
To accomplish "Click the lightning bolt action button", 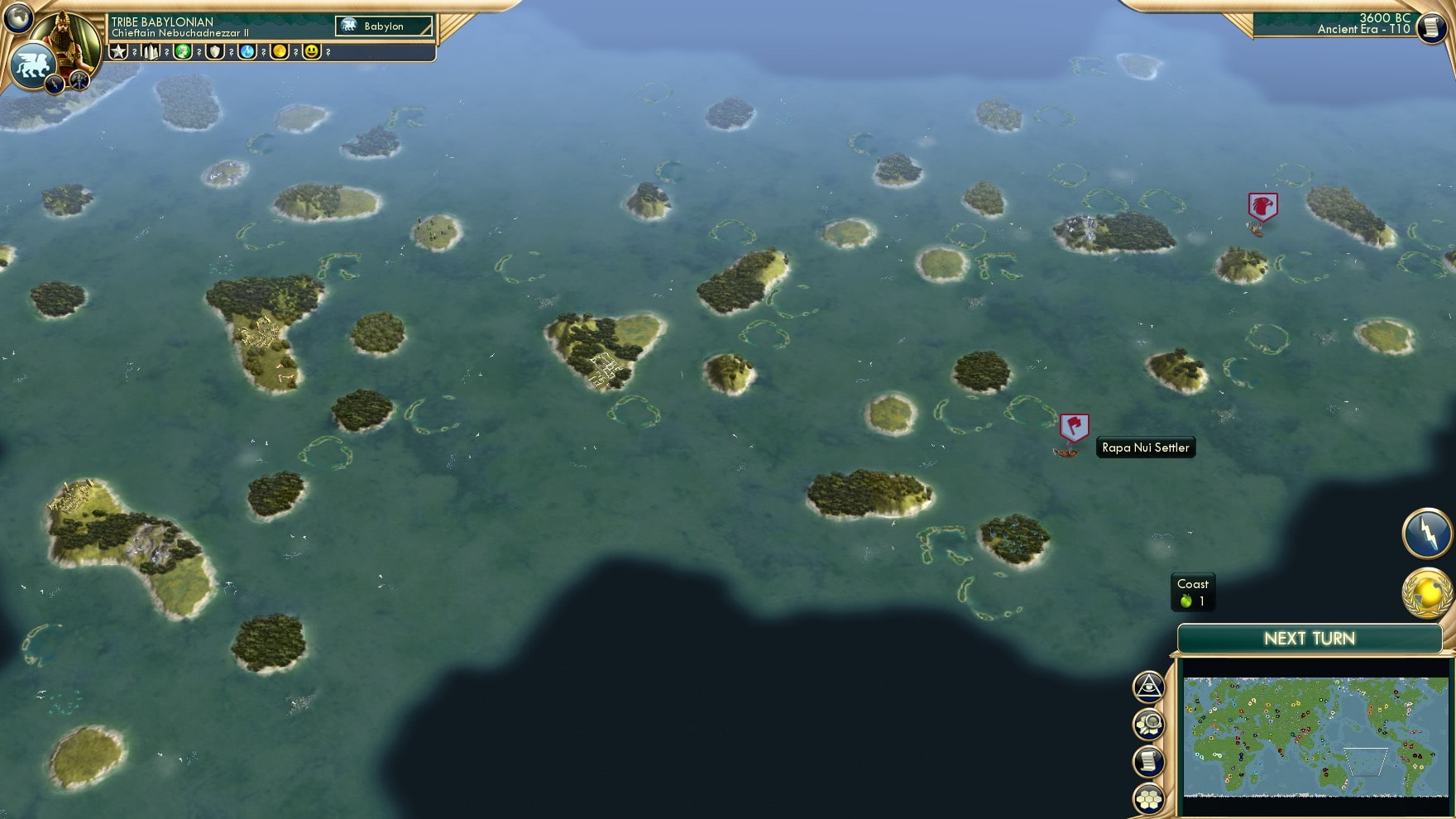I will pyautogui.click(x=1427, y=534).
